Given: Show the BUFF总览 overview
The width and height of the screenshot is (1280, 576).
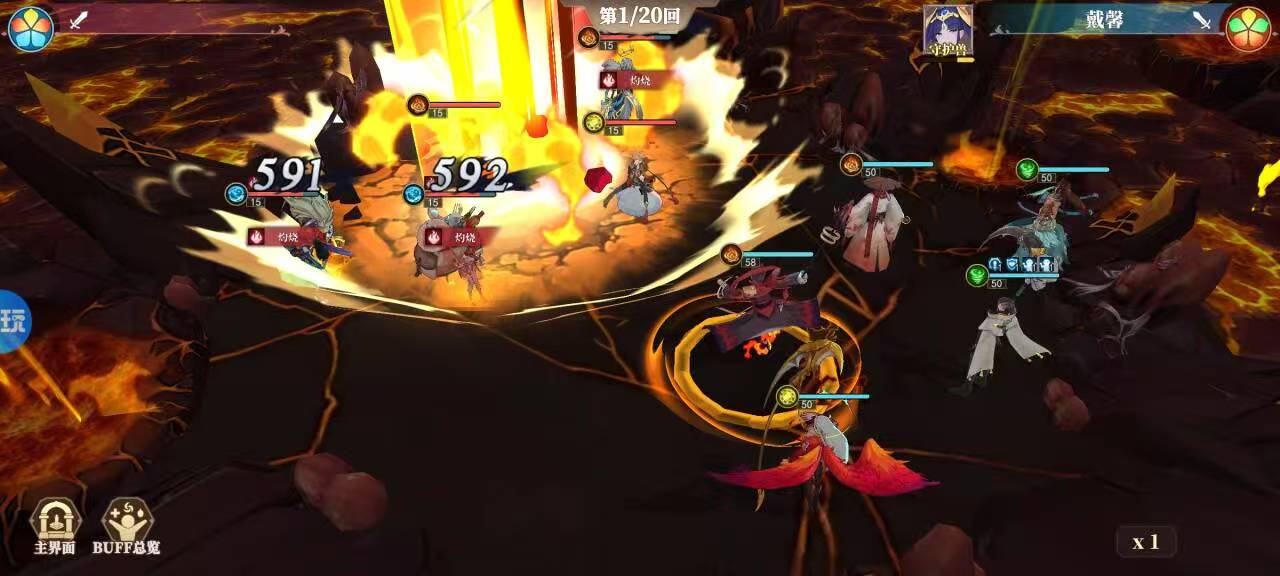Looking at the screenshot, I should click(127, 525).
